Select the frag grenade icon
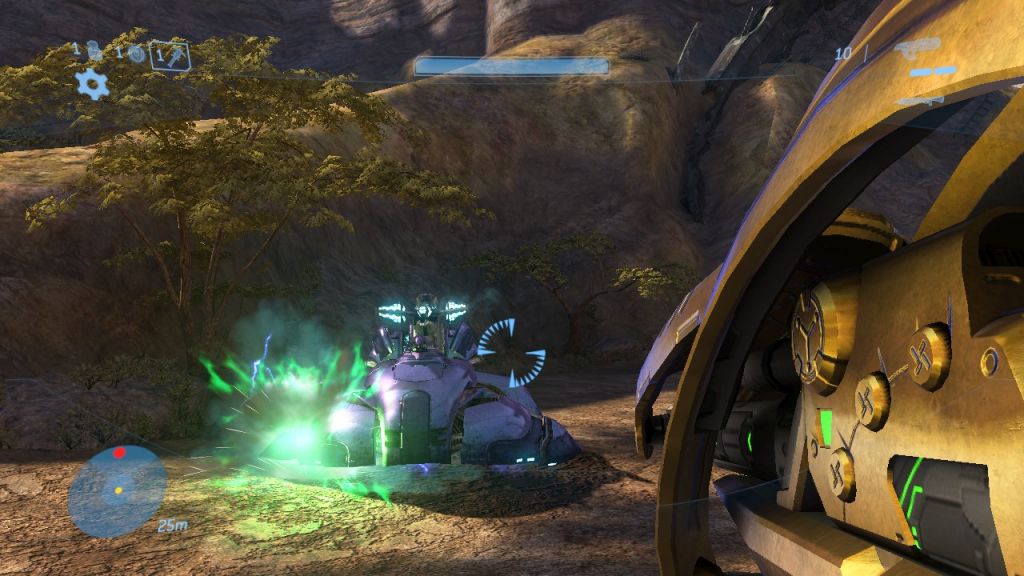 [x=94, y=50]
